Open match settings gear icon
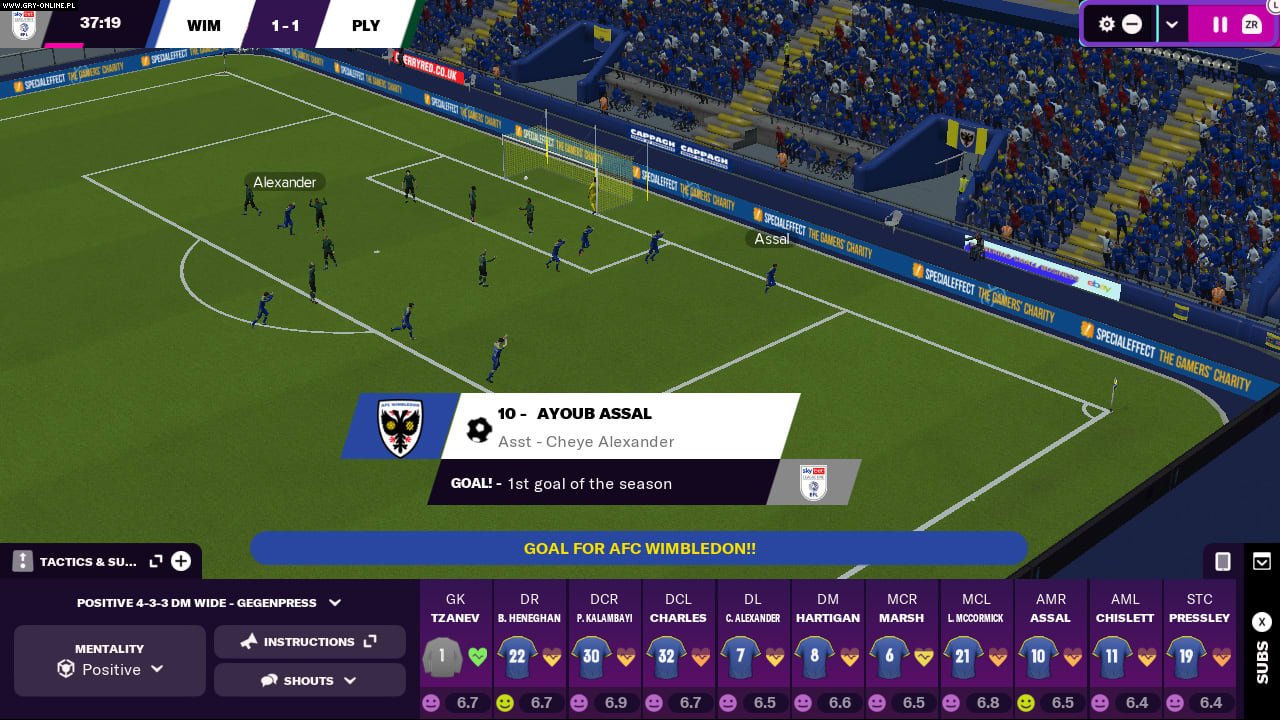 coord(1106,25)
